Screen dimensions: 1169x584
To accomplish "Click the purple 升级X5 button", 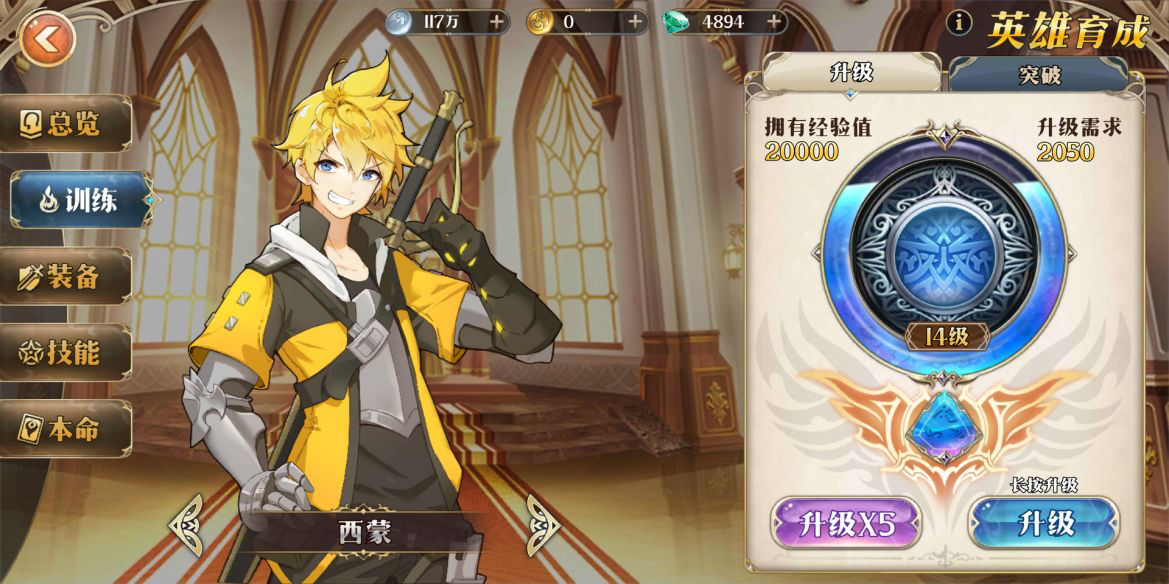I will (845, 523).
